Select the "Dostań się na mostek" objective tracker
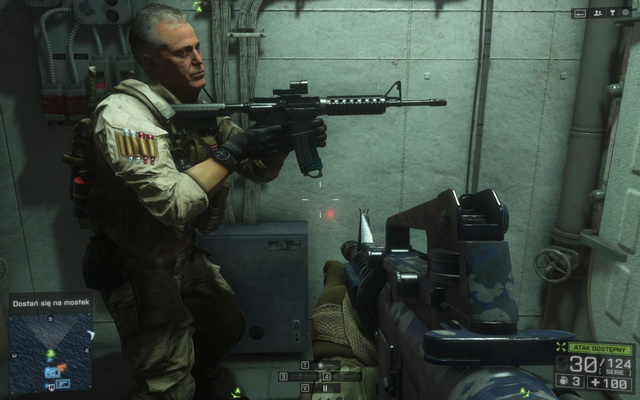The image size is (640, 400). click(50, 300)
